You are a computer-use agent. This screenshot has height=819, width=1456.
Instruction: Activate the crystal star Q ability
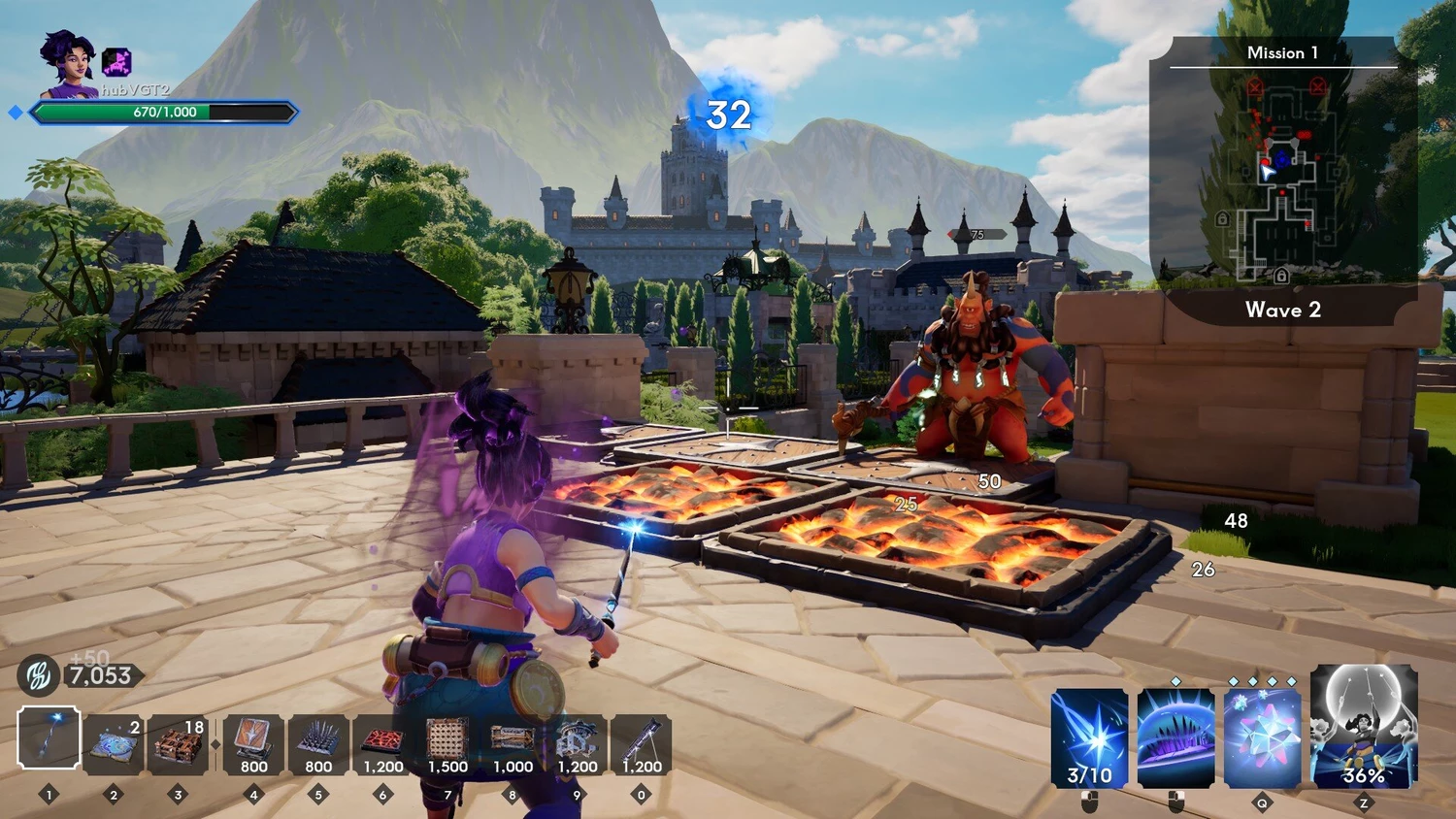pyautogui.click(x=1262, y=737)
